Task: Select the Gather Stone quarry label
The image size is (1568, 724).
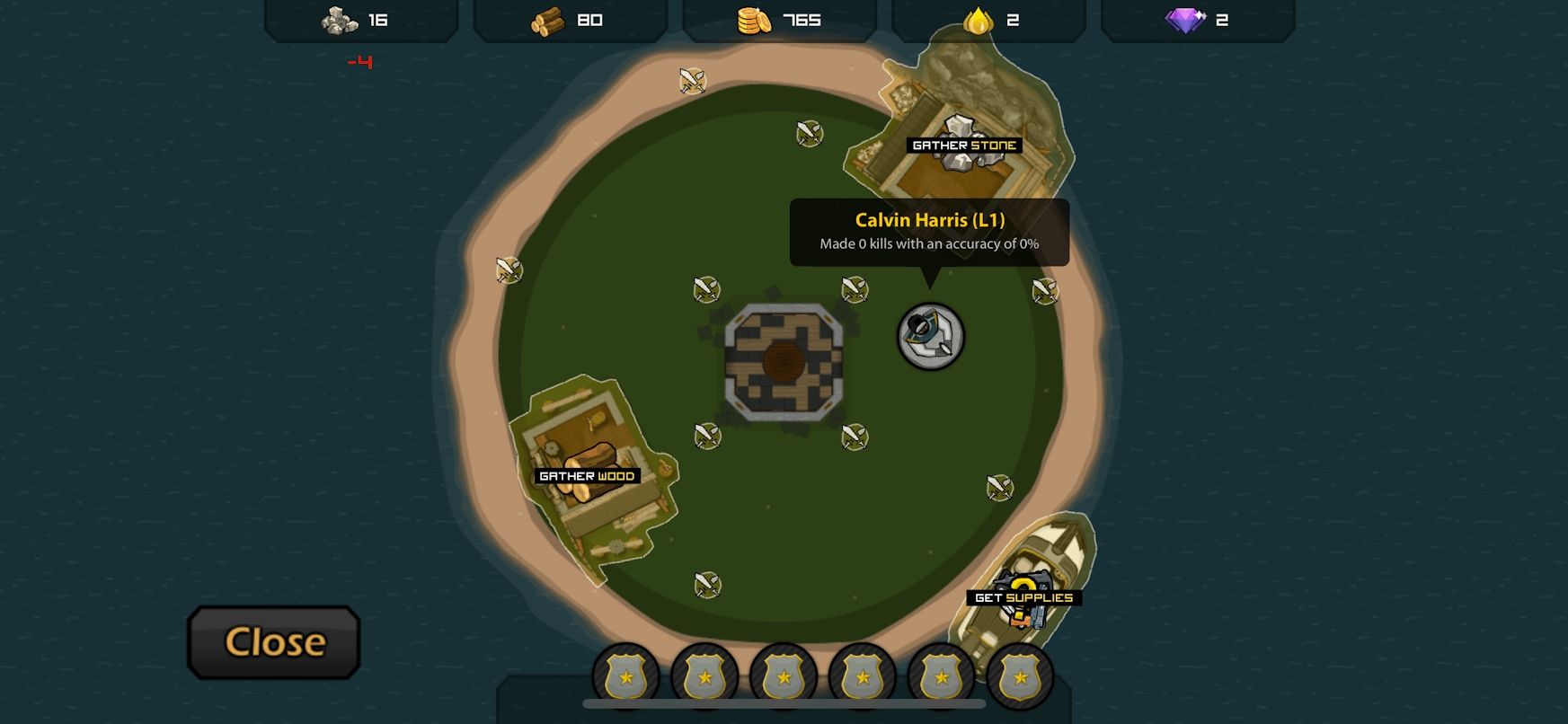Action: (x=964, y=146)
